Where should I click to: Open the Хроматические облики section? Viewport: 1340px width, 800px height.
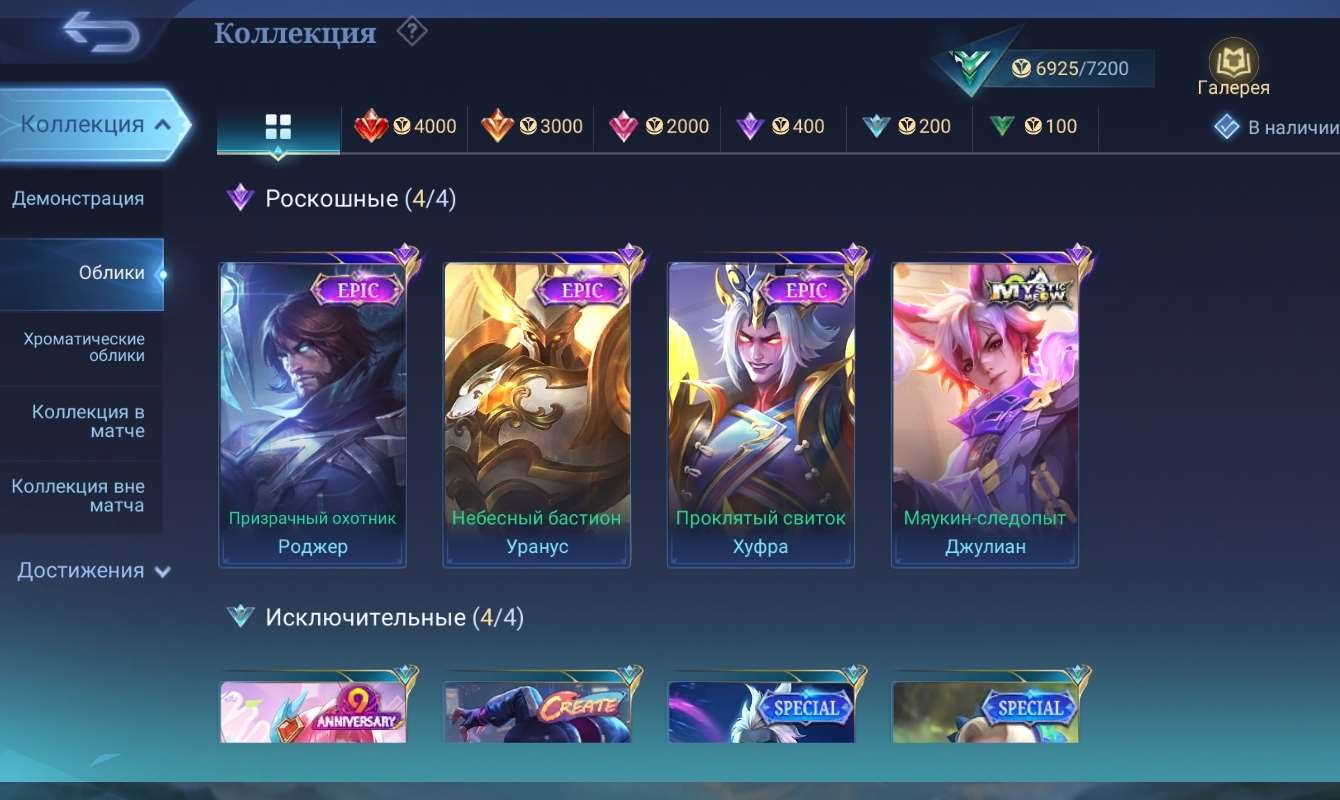pyautogui.click(x=82, y=347)
